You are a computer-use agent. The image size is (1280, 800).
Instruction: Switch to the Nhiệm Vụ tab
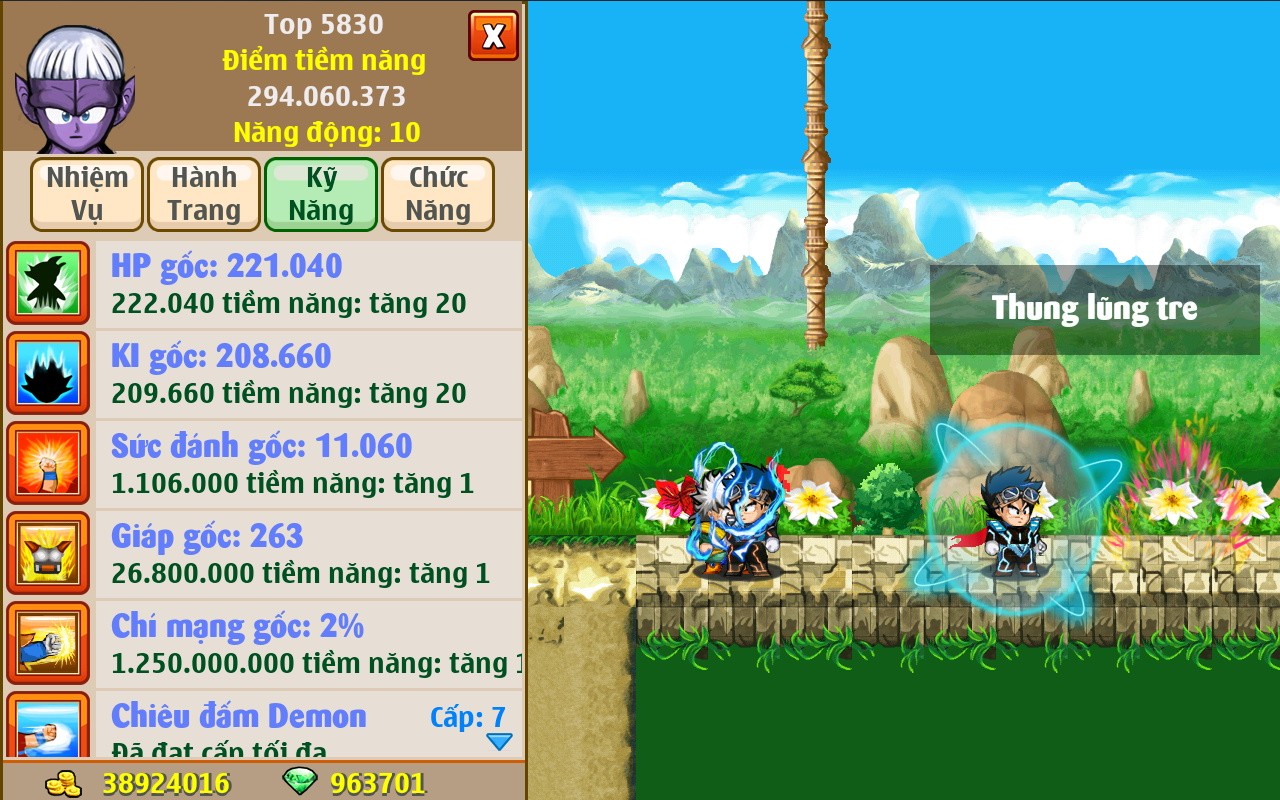86,194
